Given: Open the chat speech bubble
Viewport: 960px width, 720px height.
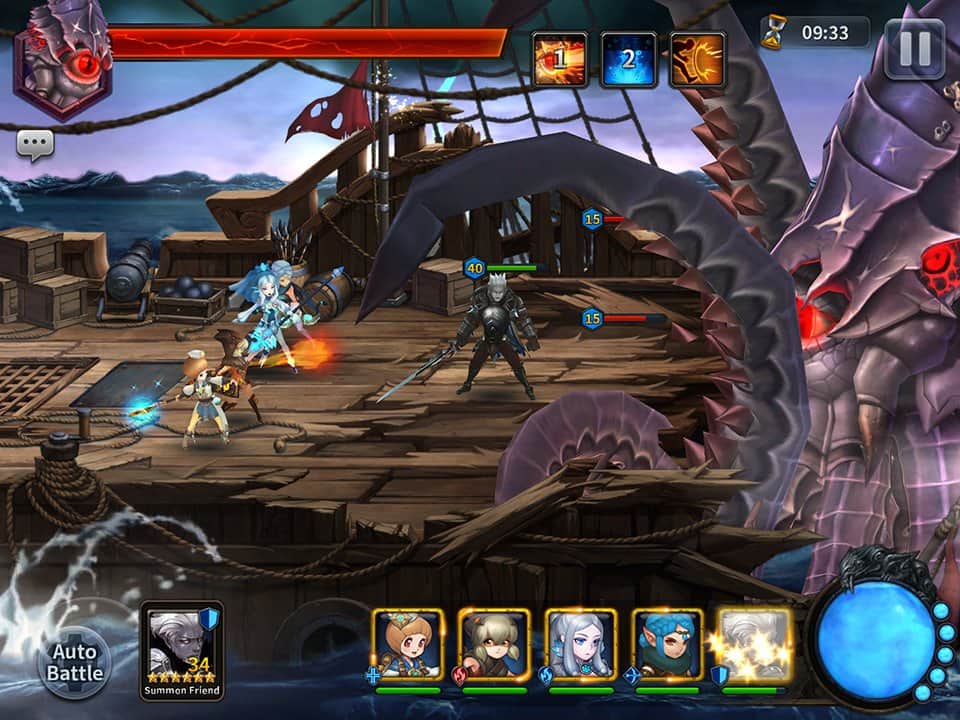Looking at the screenshot, I should (35, 146).
